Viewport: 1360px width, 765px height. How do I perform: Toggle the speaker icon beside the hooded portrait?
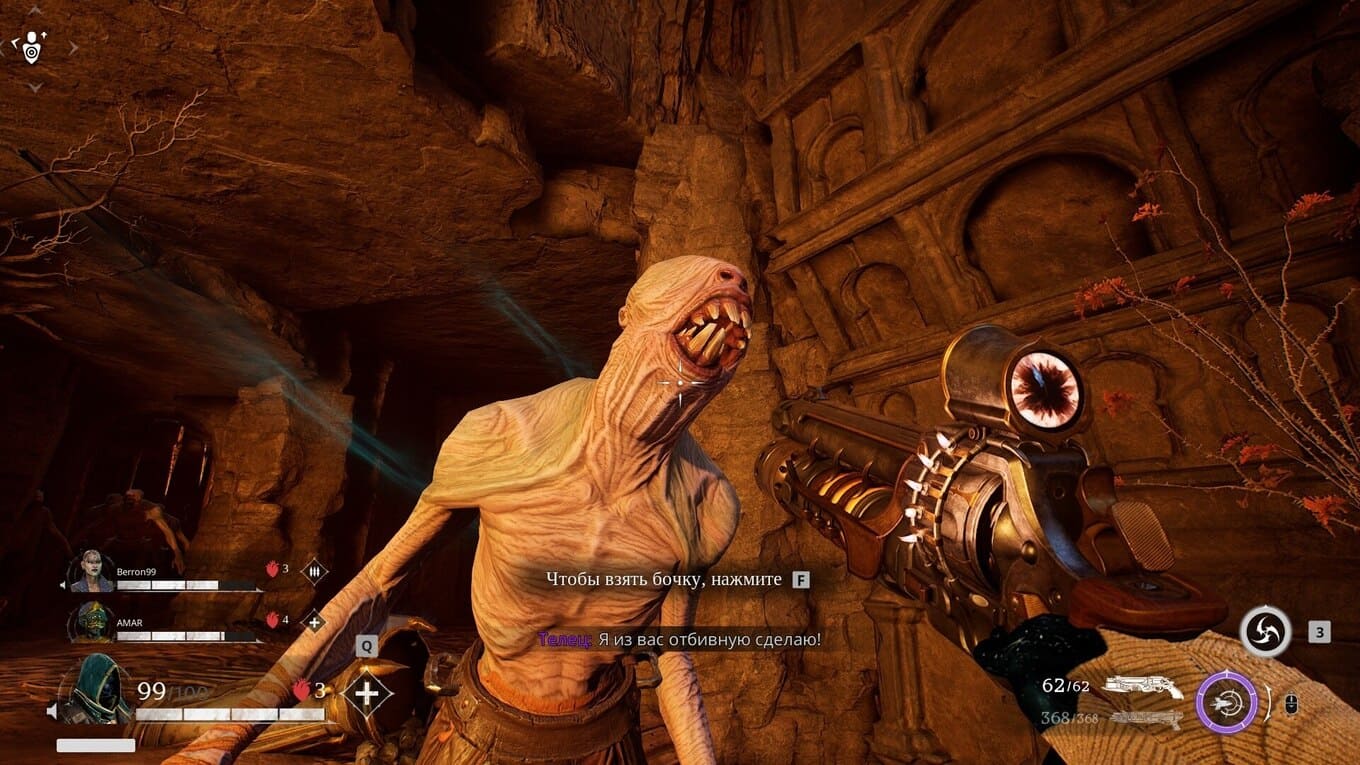(x=52, y=711)
